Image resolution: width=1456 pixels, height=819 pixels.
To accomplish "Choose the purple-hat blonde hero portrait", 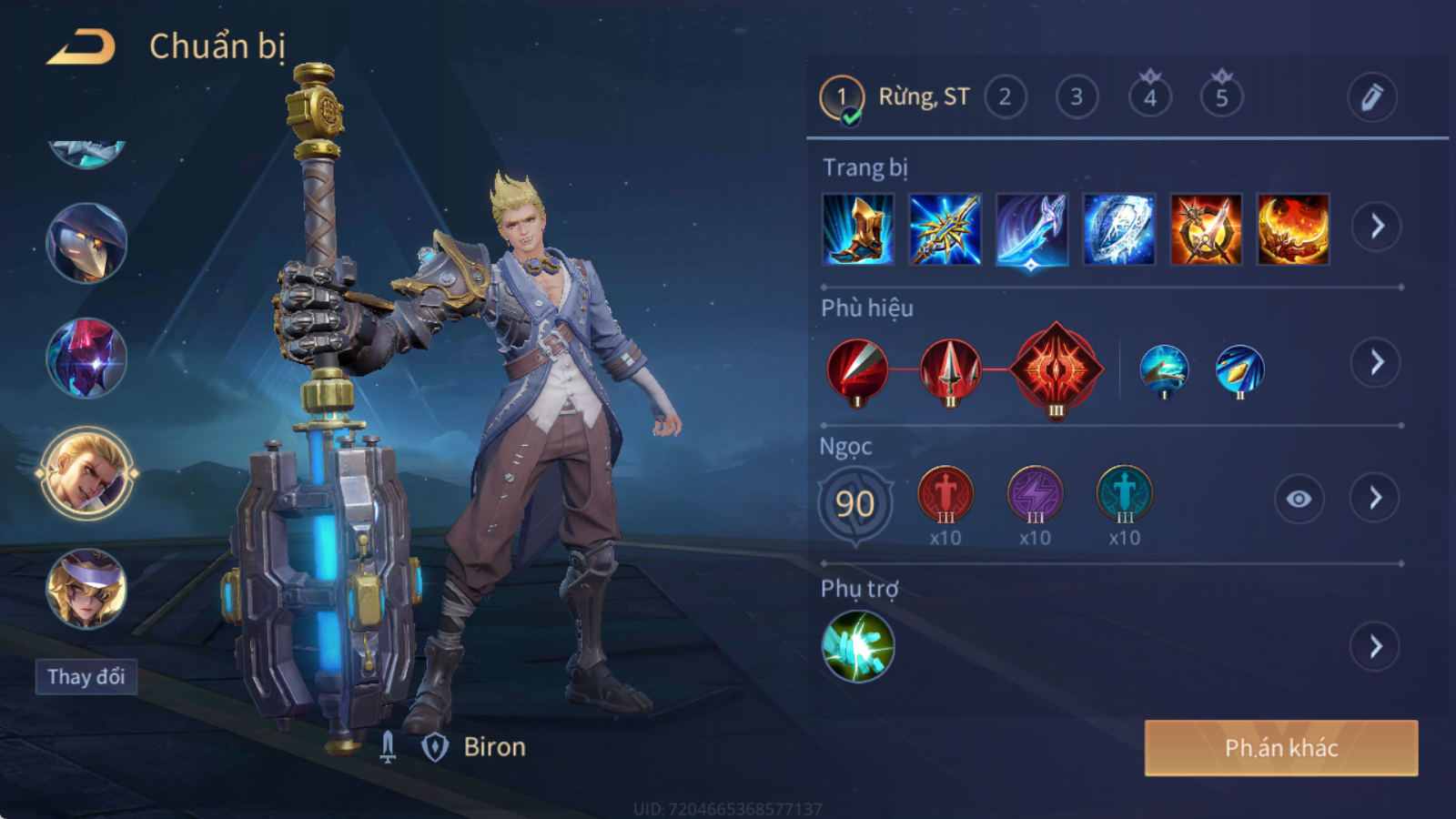I will (86, 589).
